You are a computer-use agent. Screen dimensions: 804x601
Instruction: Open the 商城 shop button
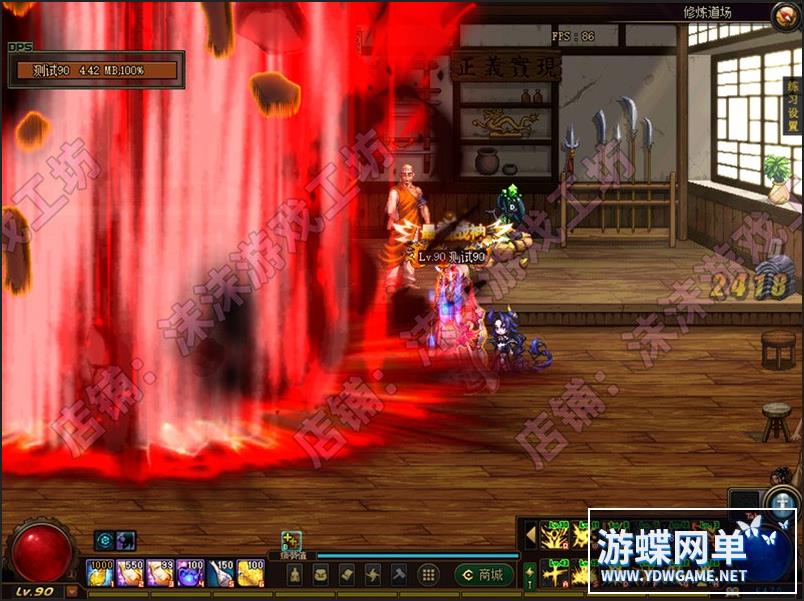(484, 574)
